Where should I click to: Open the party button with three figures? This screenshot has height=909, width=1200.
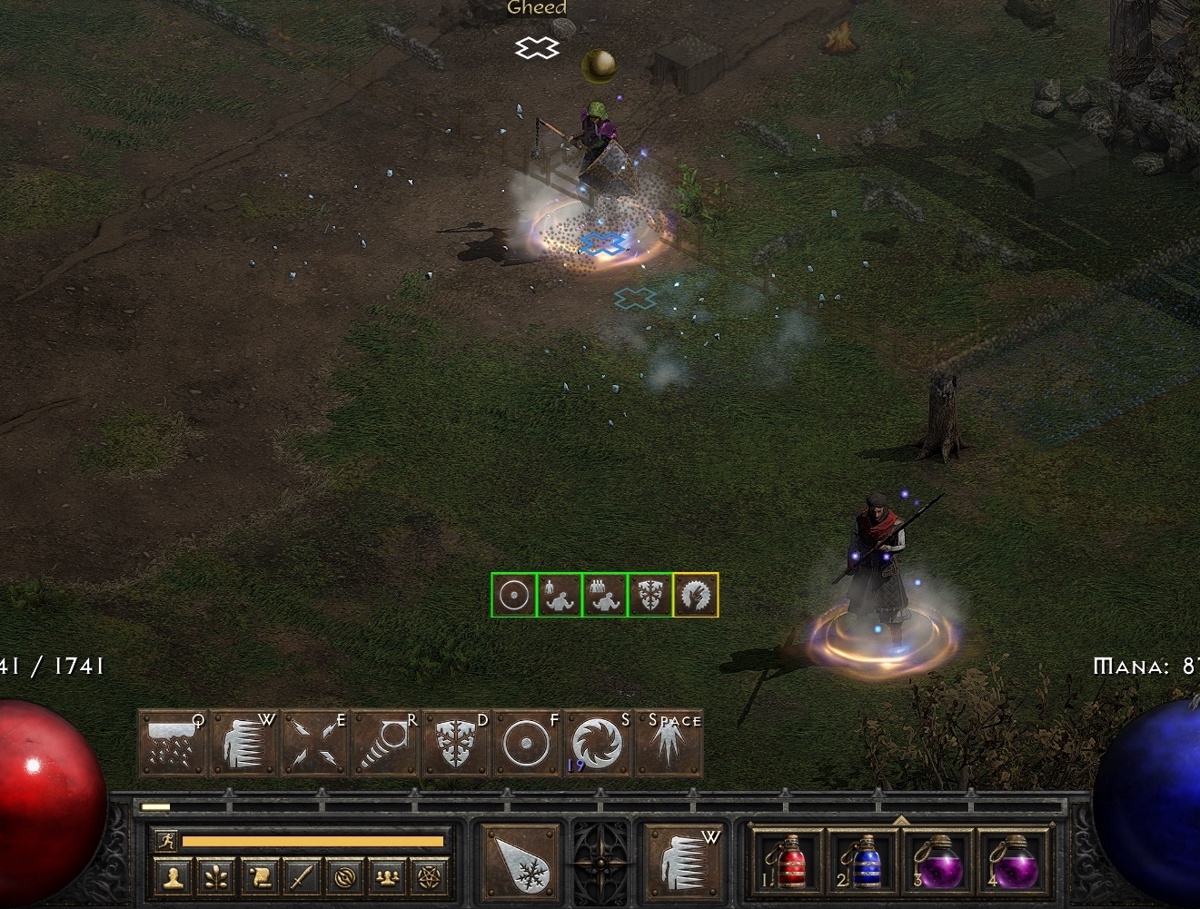[388, 878]
